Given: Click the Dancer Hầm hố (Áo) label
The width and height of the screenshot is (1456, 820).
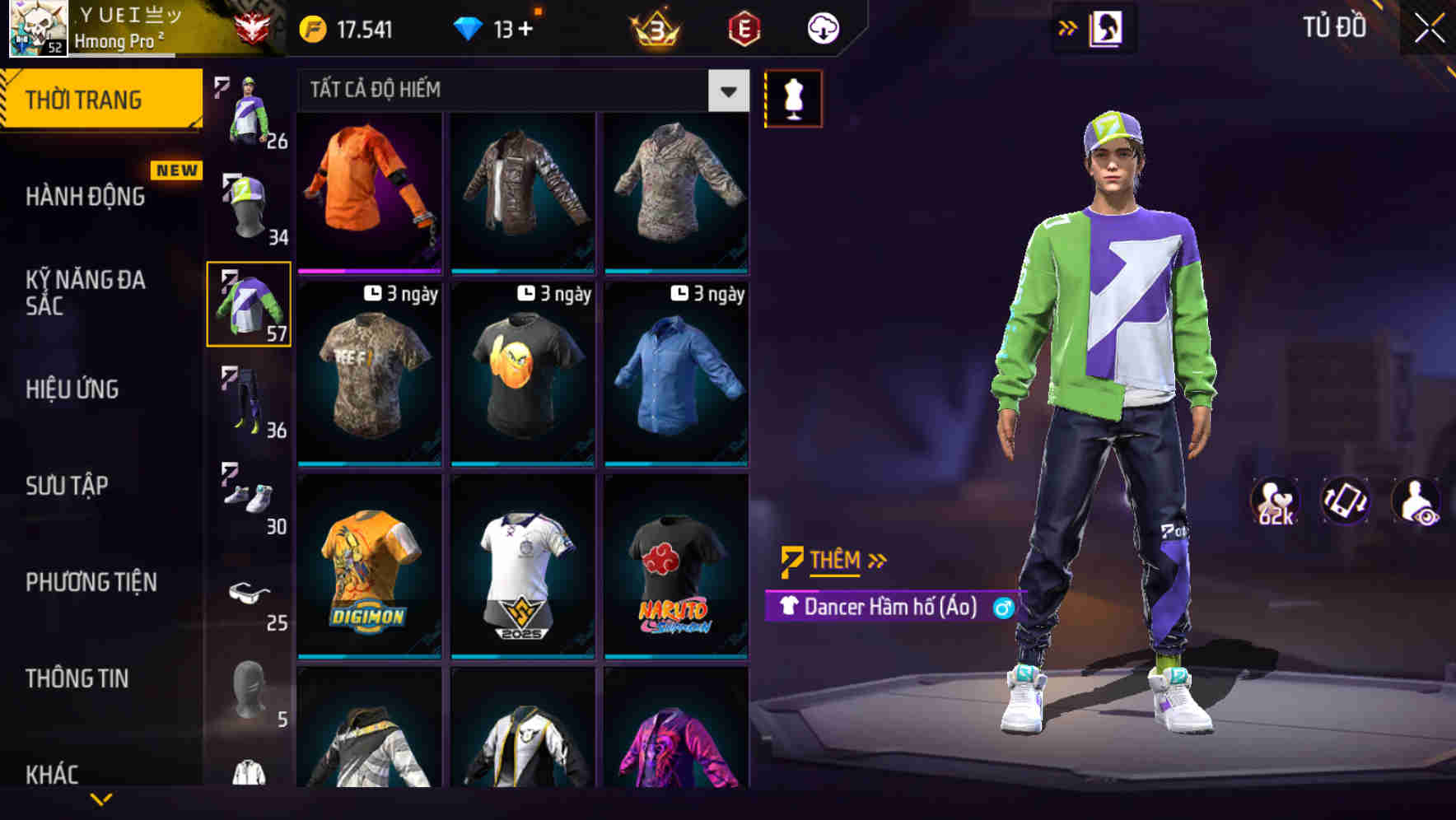Looking at the screenshot, I should 891,608.
